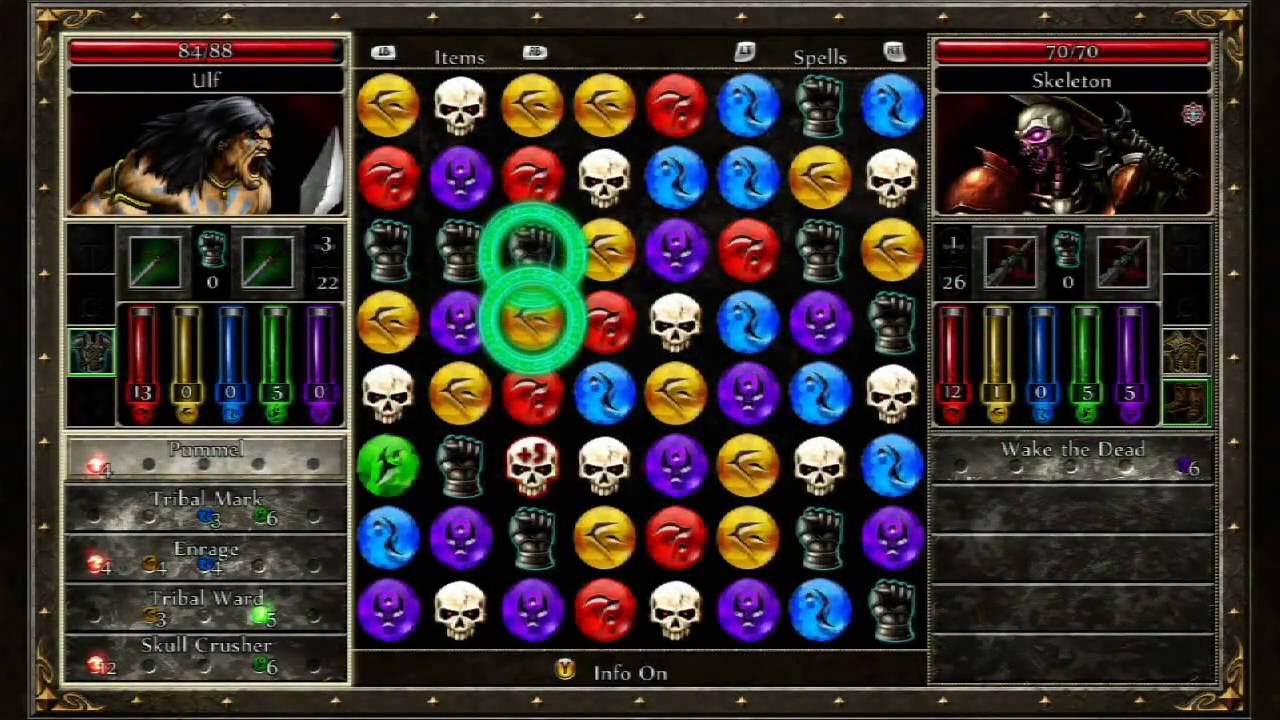1280x720 pixels.
Task: Select Ulf's equipped axe item slot
Action: (155, 261)
